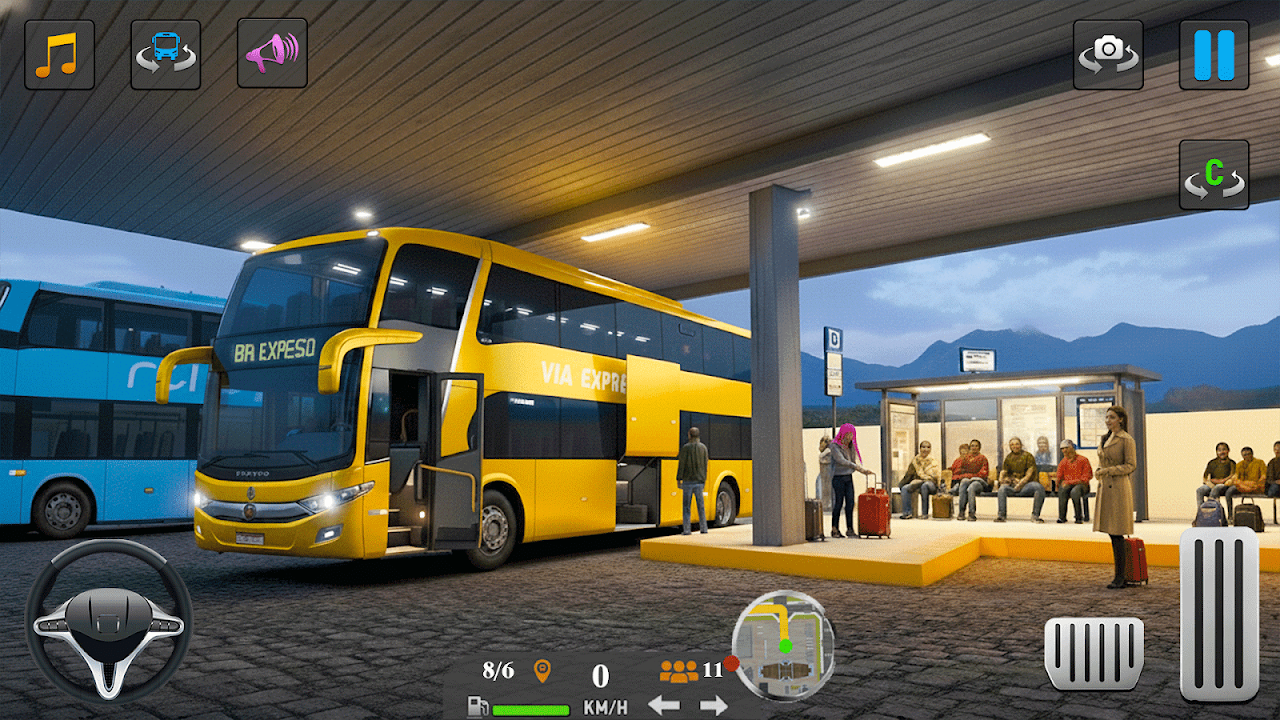1280x720 pixels.
Task: Switch controls with the green C button
Action: (x=1214, y=175)
